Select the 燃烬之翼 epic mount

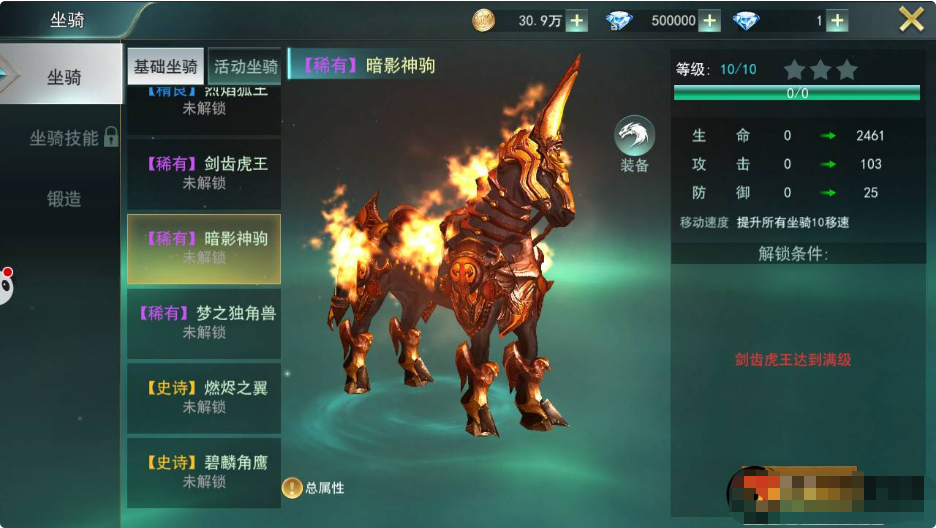[204, 397]
